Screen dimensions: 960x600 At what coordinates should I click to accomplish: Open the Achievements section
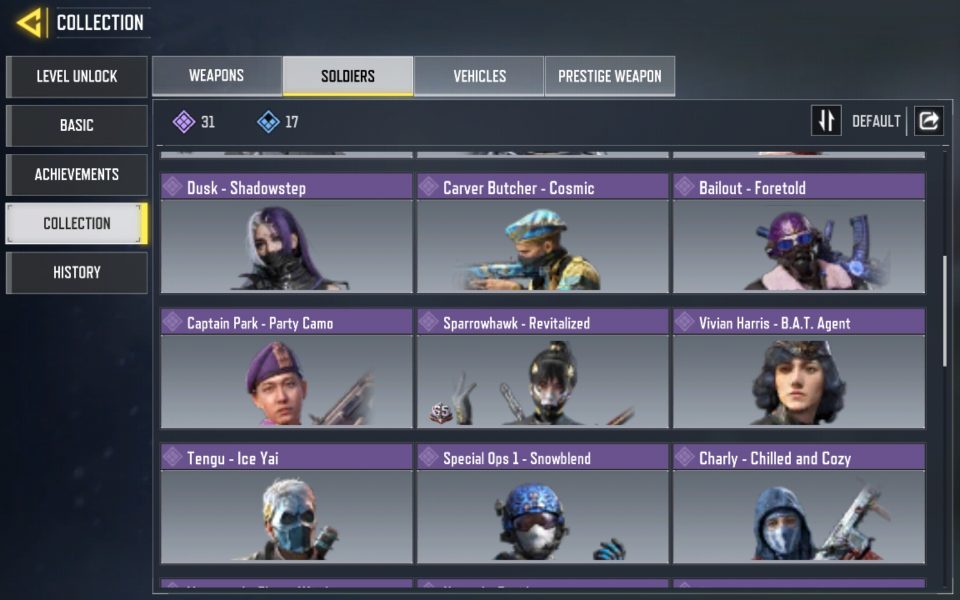pos(77,174)
